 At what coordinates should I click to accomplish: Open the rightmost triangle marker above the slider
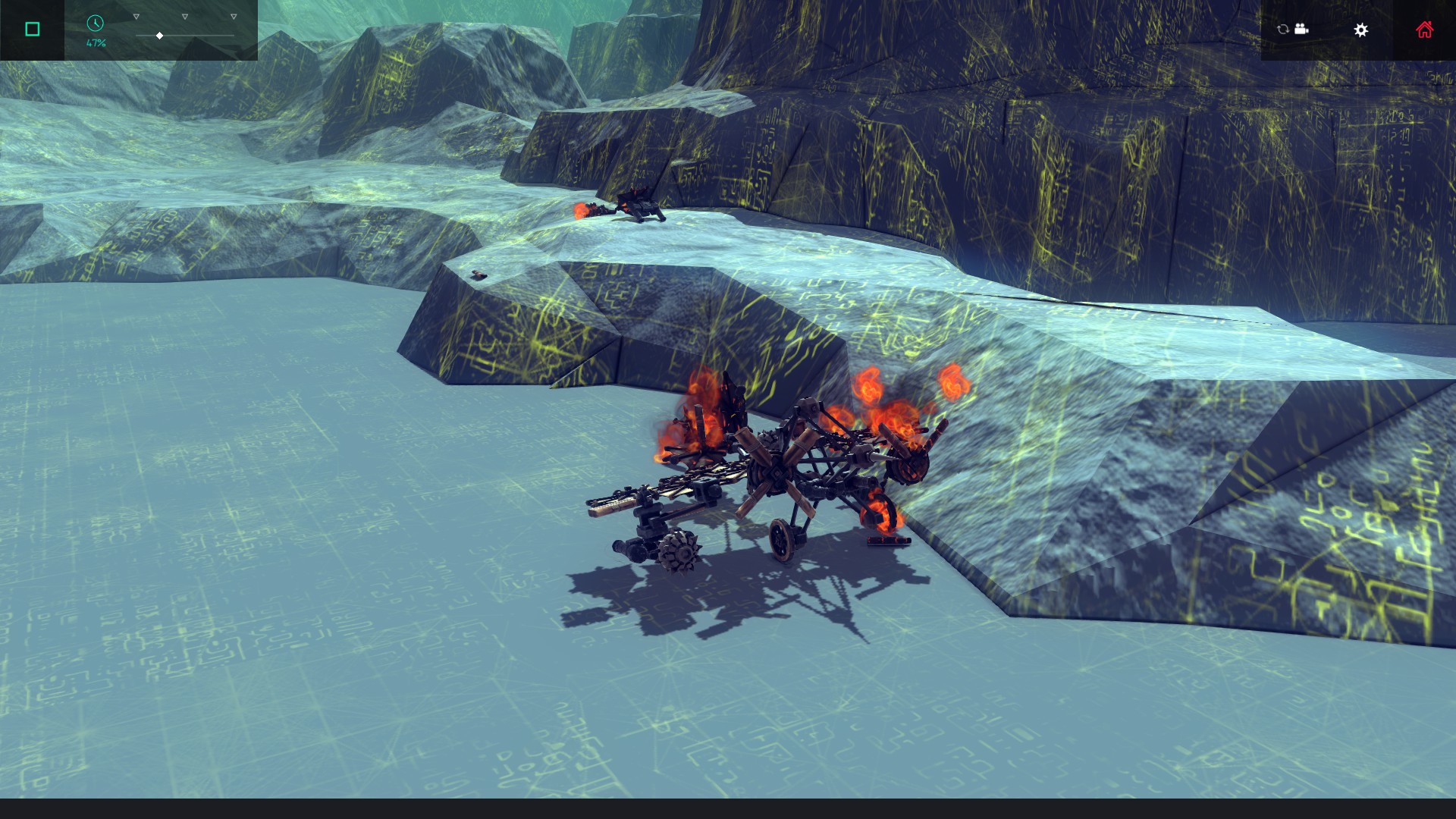(232, 15)
